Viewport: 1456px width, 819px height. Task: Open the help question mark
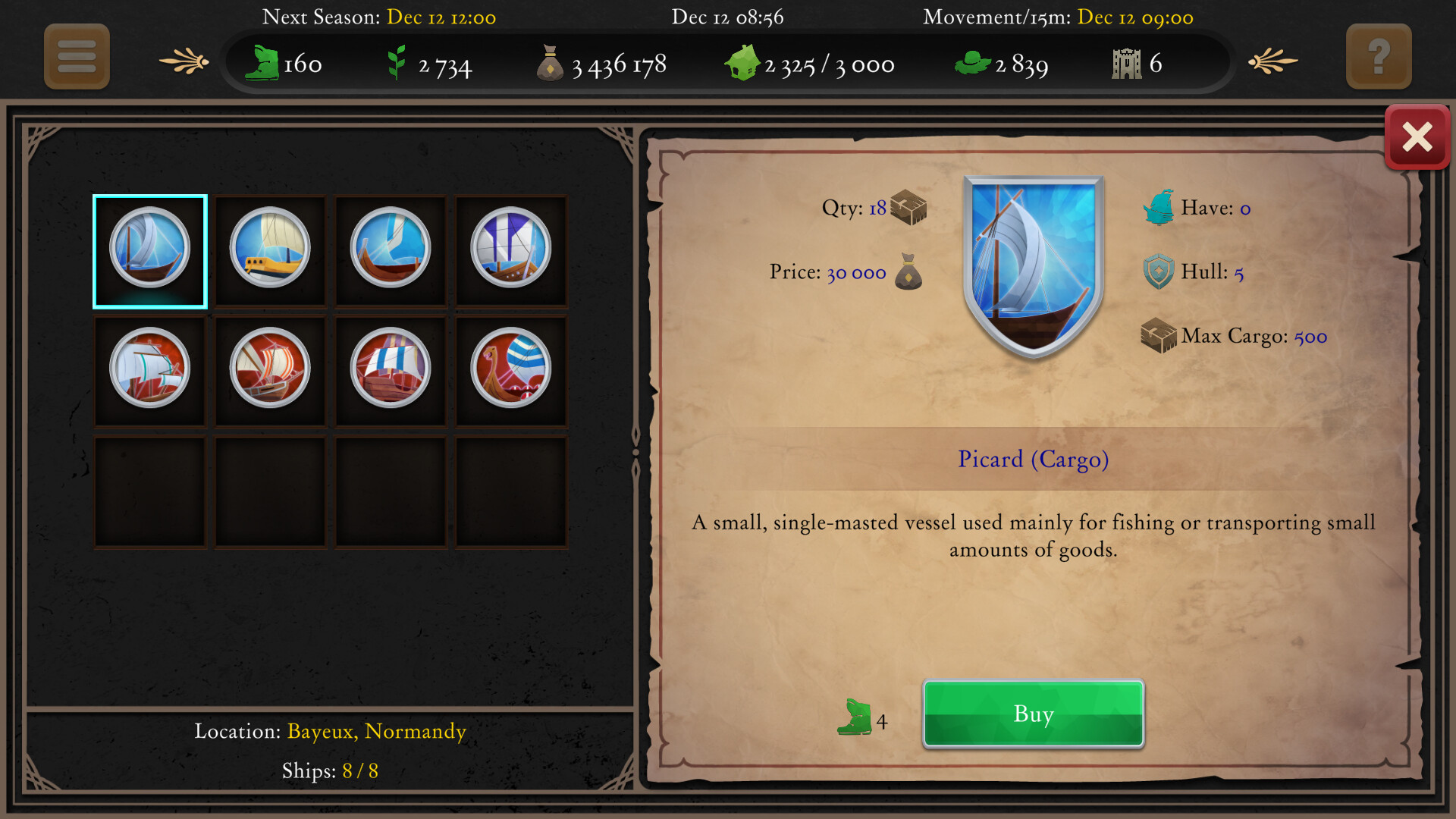pos(1379,56)
